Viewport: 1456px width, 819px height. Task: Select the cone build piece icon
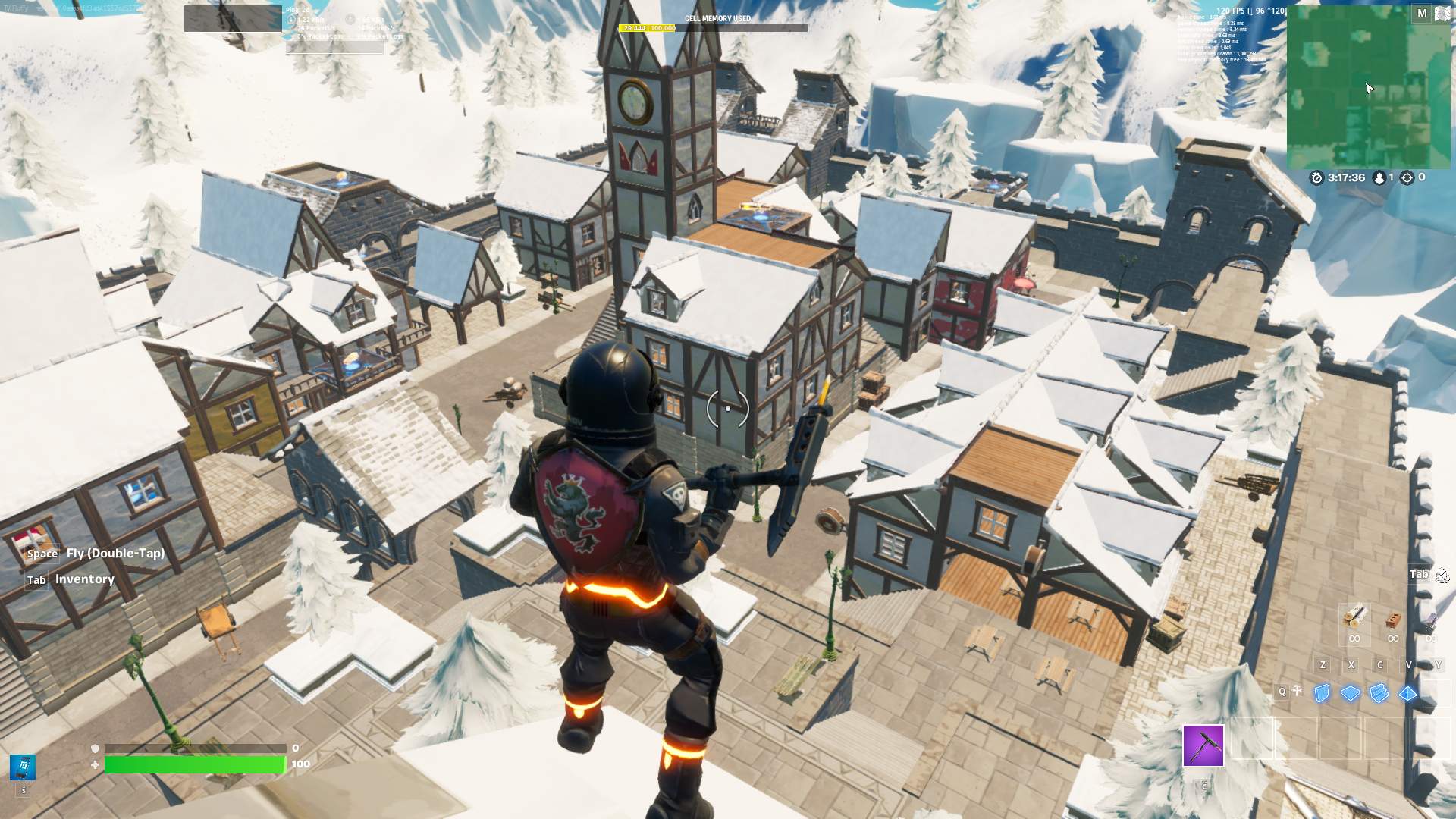click(x=1407, y=692)
